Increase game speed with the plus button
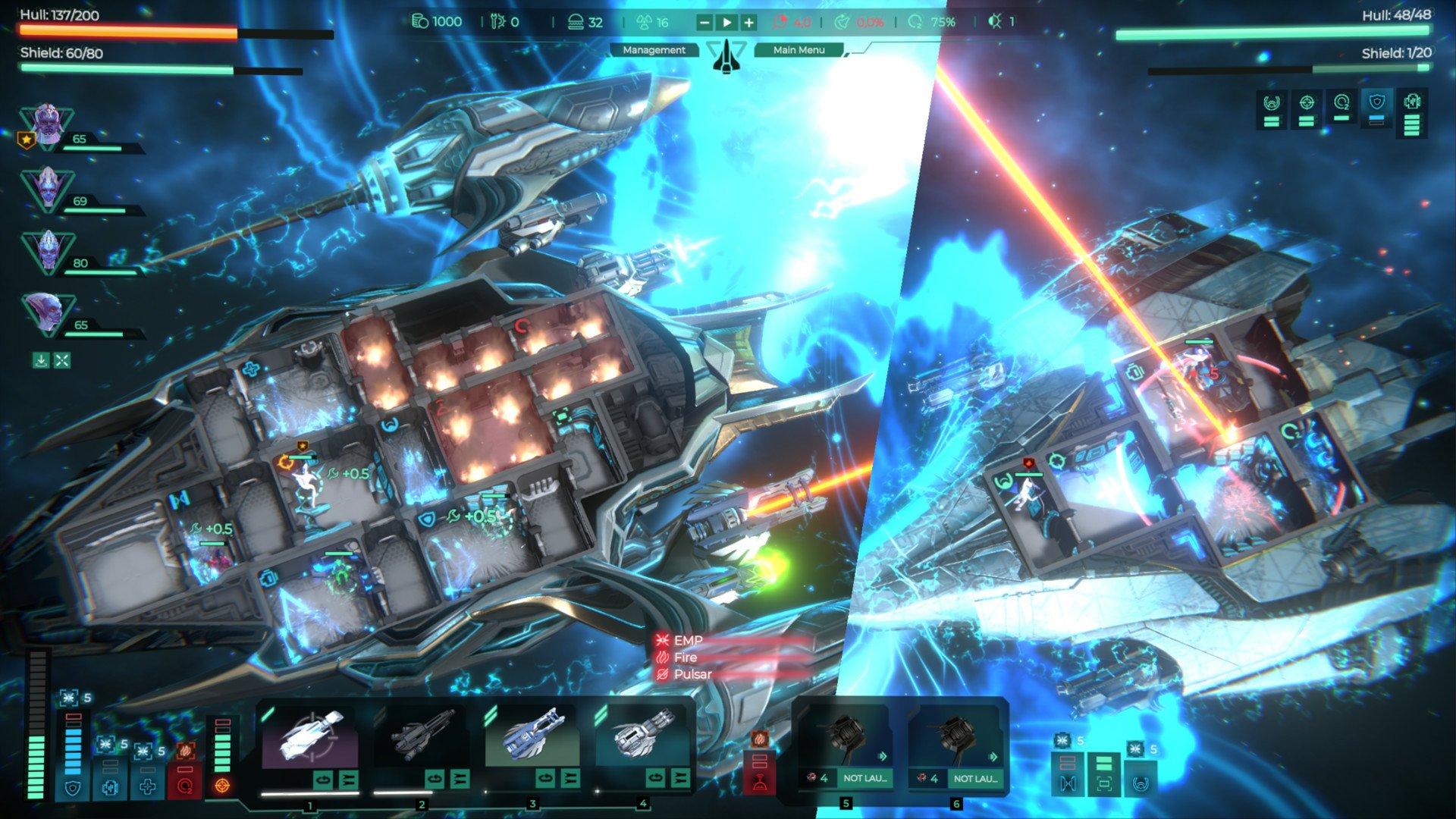The height and width of the screenshot is (819, 1456). 749,23
